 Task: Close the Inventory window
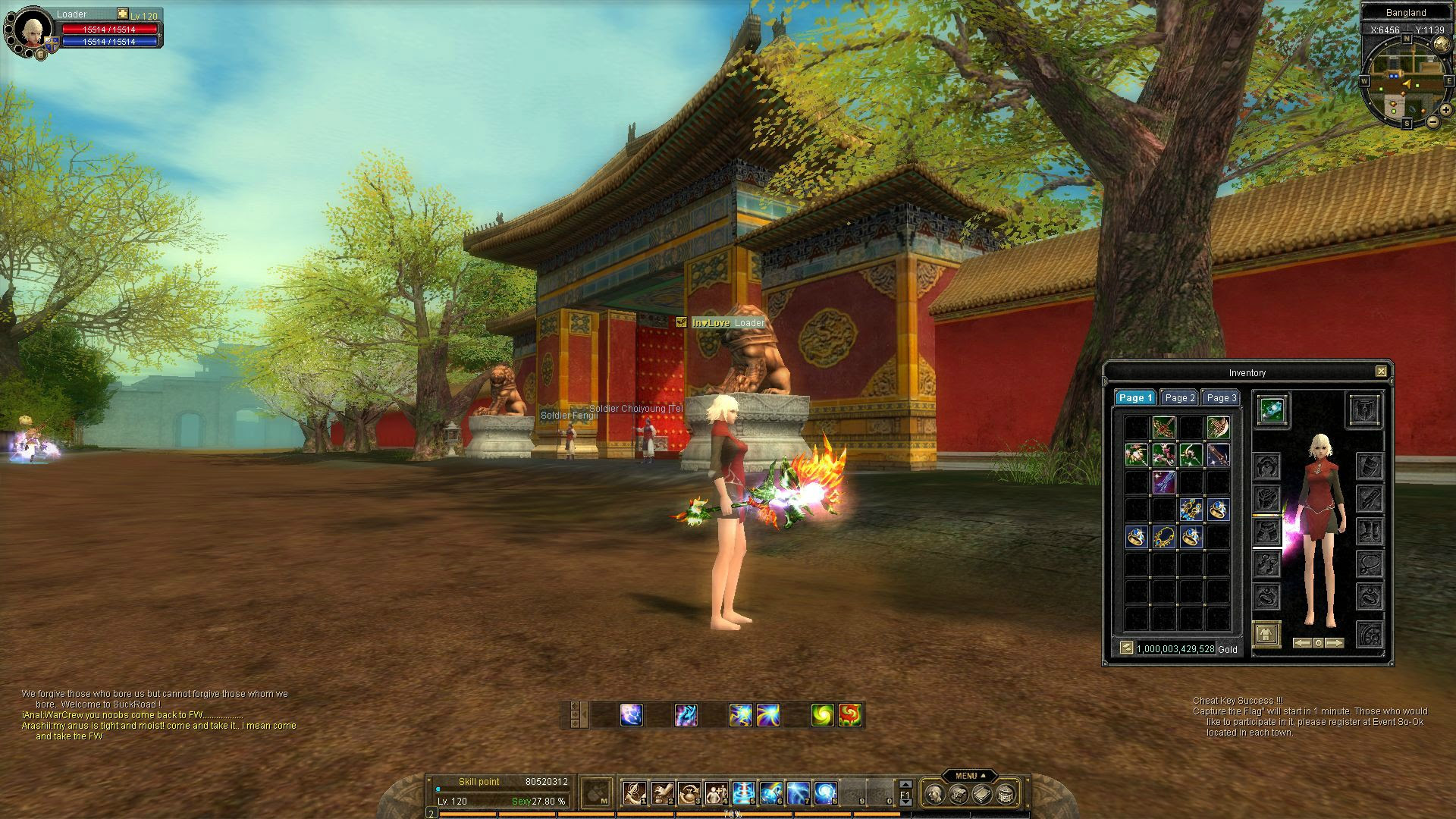[x=1381, y=372]
